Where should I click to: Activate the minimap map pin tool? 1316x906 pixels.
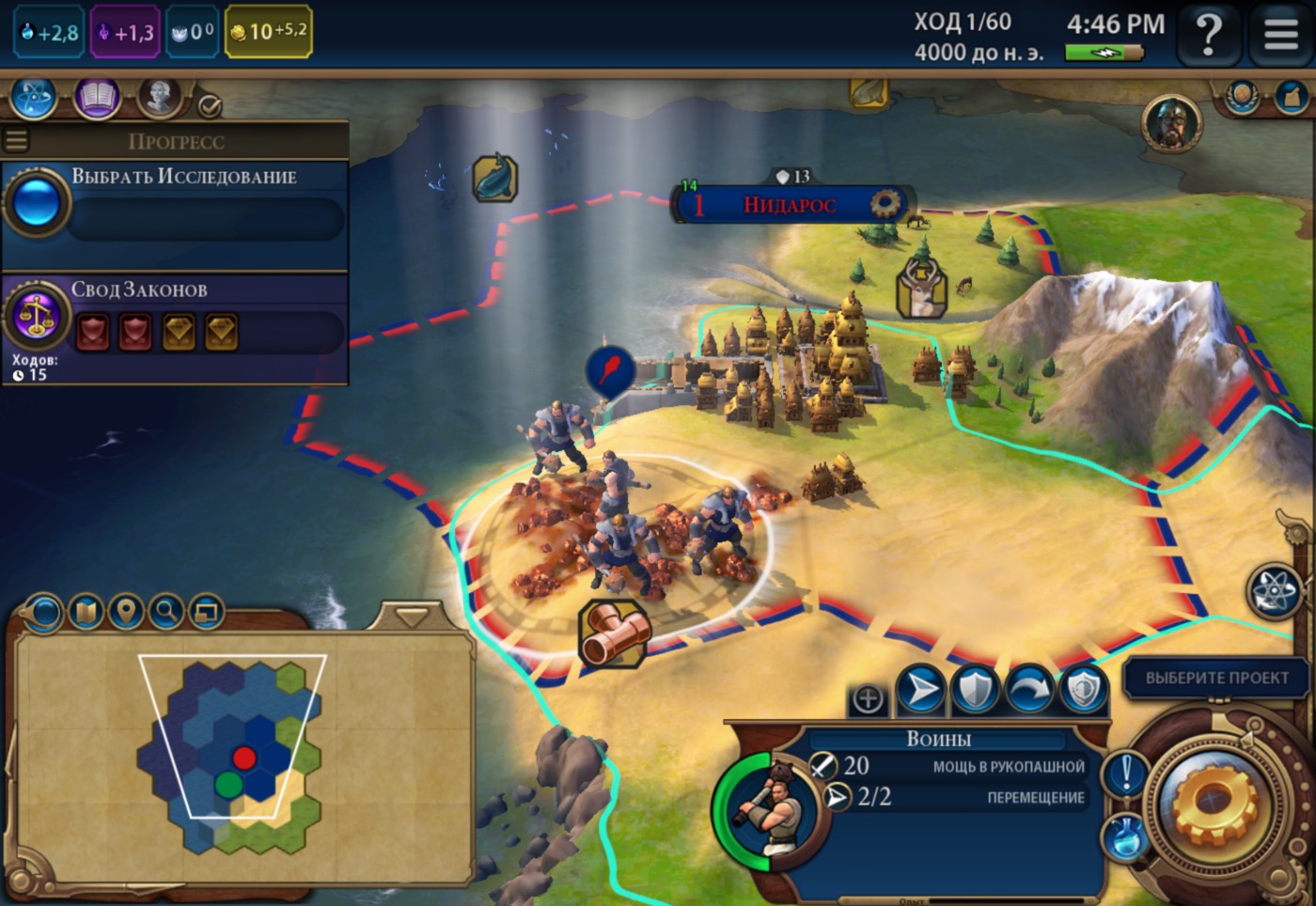pos(126,613)
